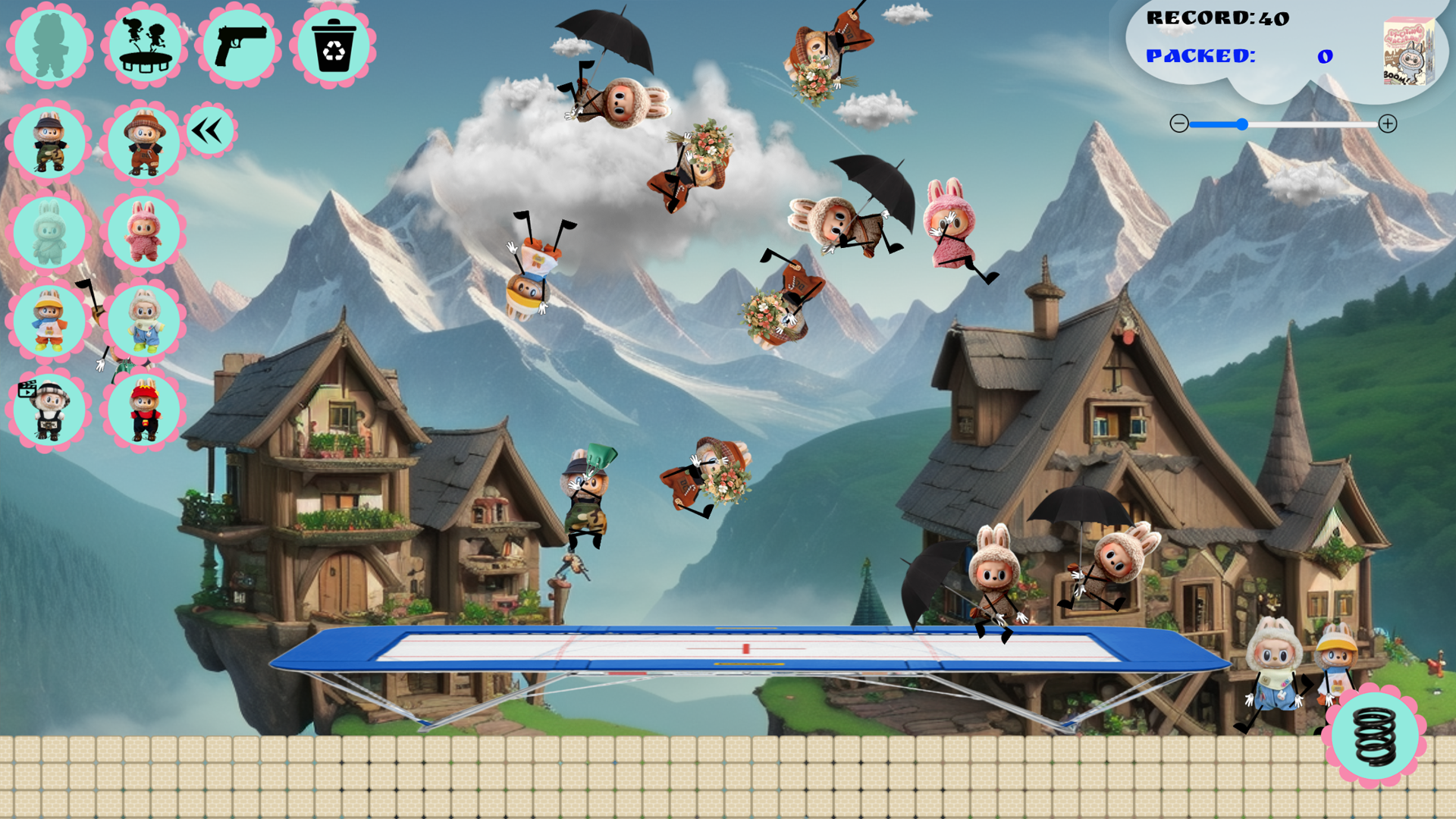The width and height of the screenshot is (1456, 819).
Task: Select the red McDonald's-style Labubu
Action: coord(144,409)
